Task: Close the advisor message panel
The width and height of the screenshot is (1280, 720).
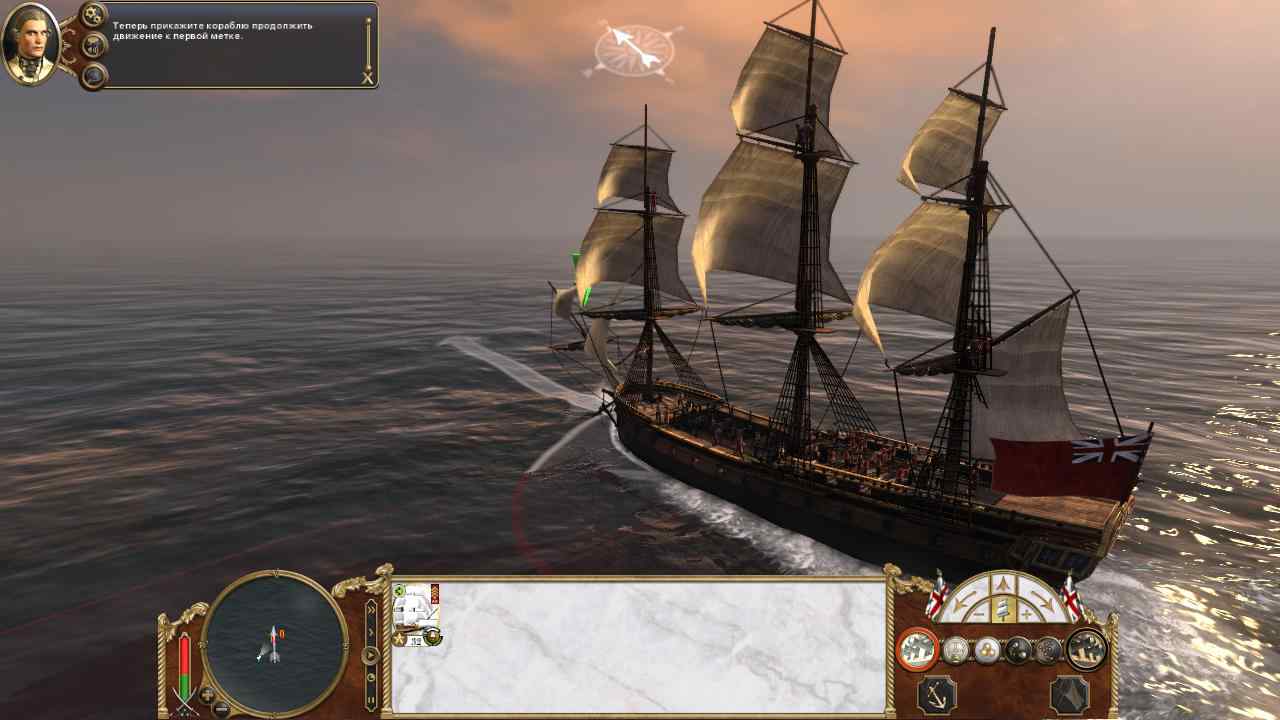Action: tap(367, 78)
